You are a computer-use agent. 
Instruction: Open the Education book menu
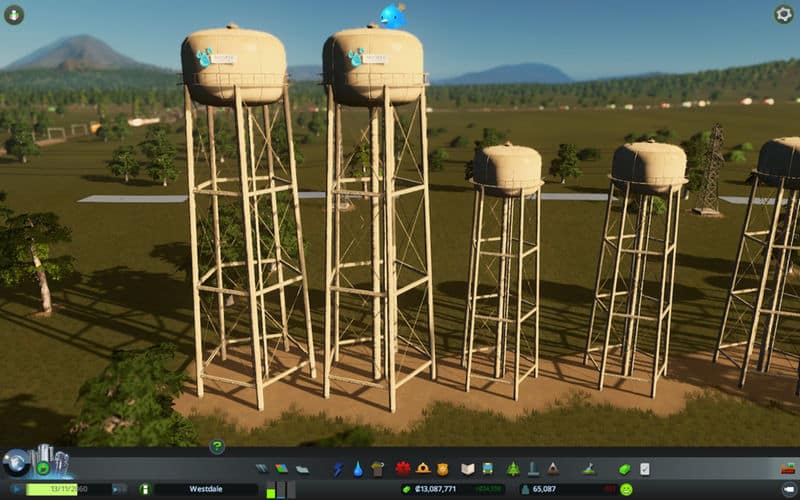tap(467, 468)
